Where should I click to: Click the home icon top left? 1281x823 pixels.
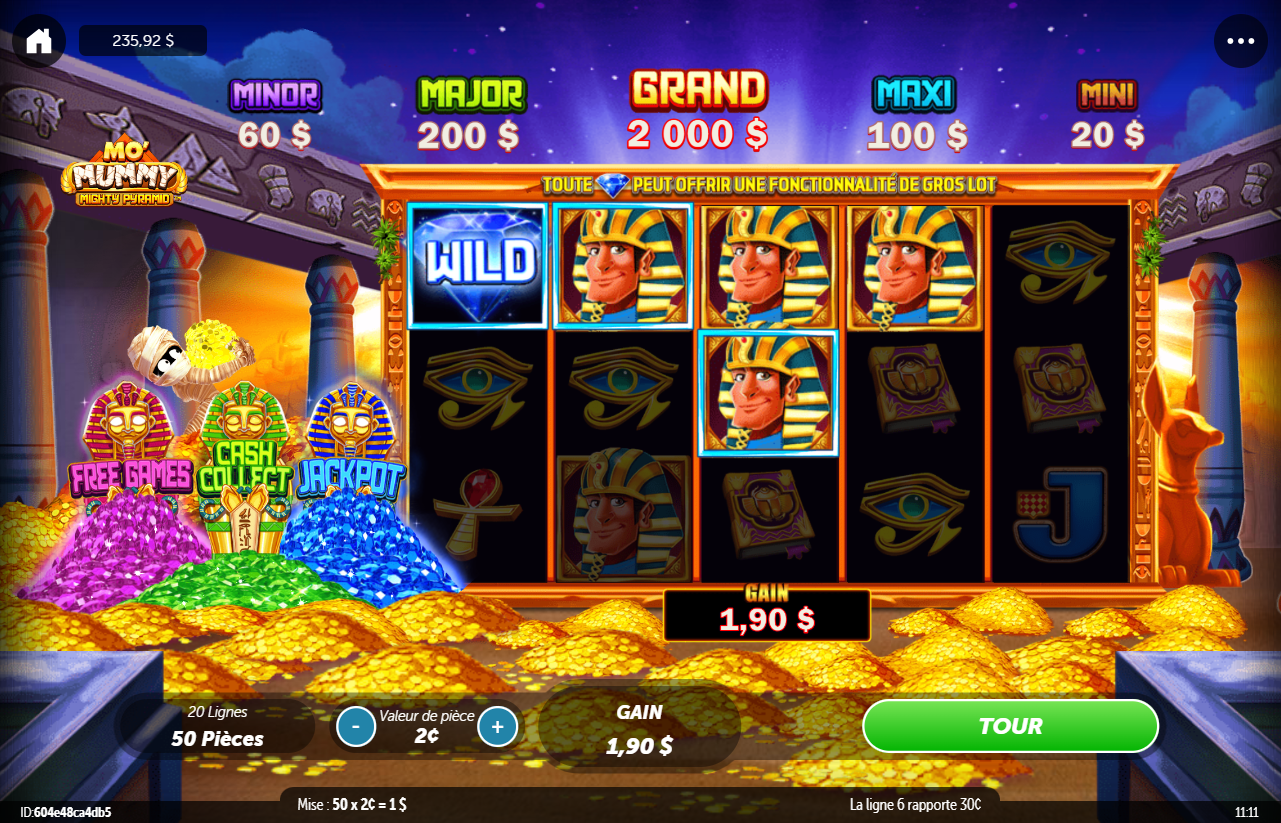(x=38, y=41)
